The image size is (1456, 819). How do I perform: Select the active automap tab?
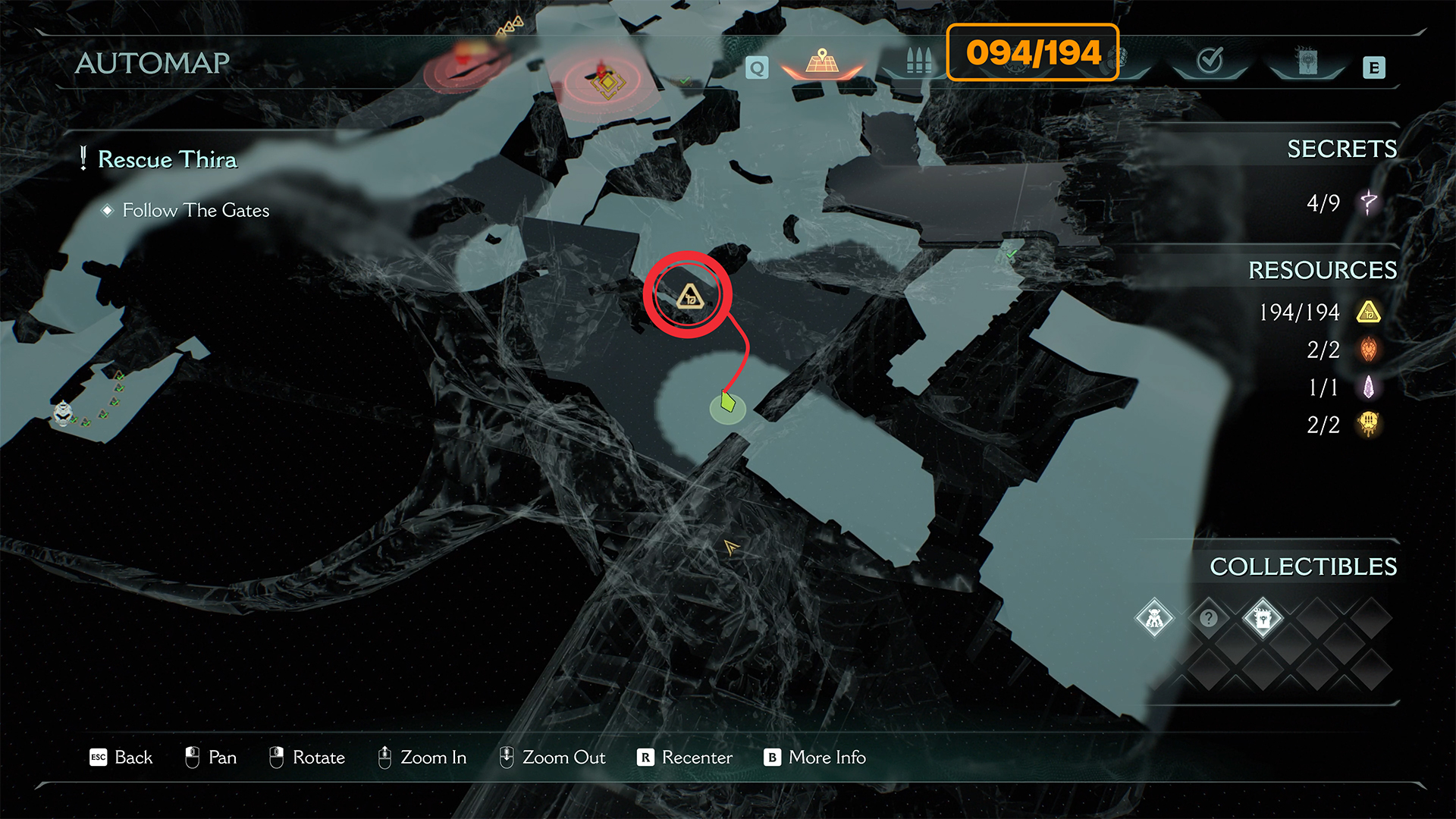pyautogui.click(x=822, y=62)
